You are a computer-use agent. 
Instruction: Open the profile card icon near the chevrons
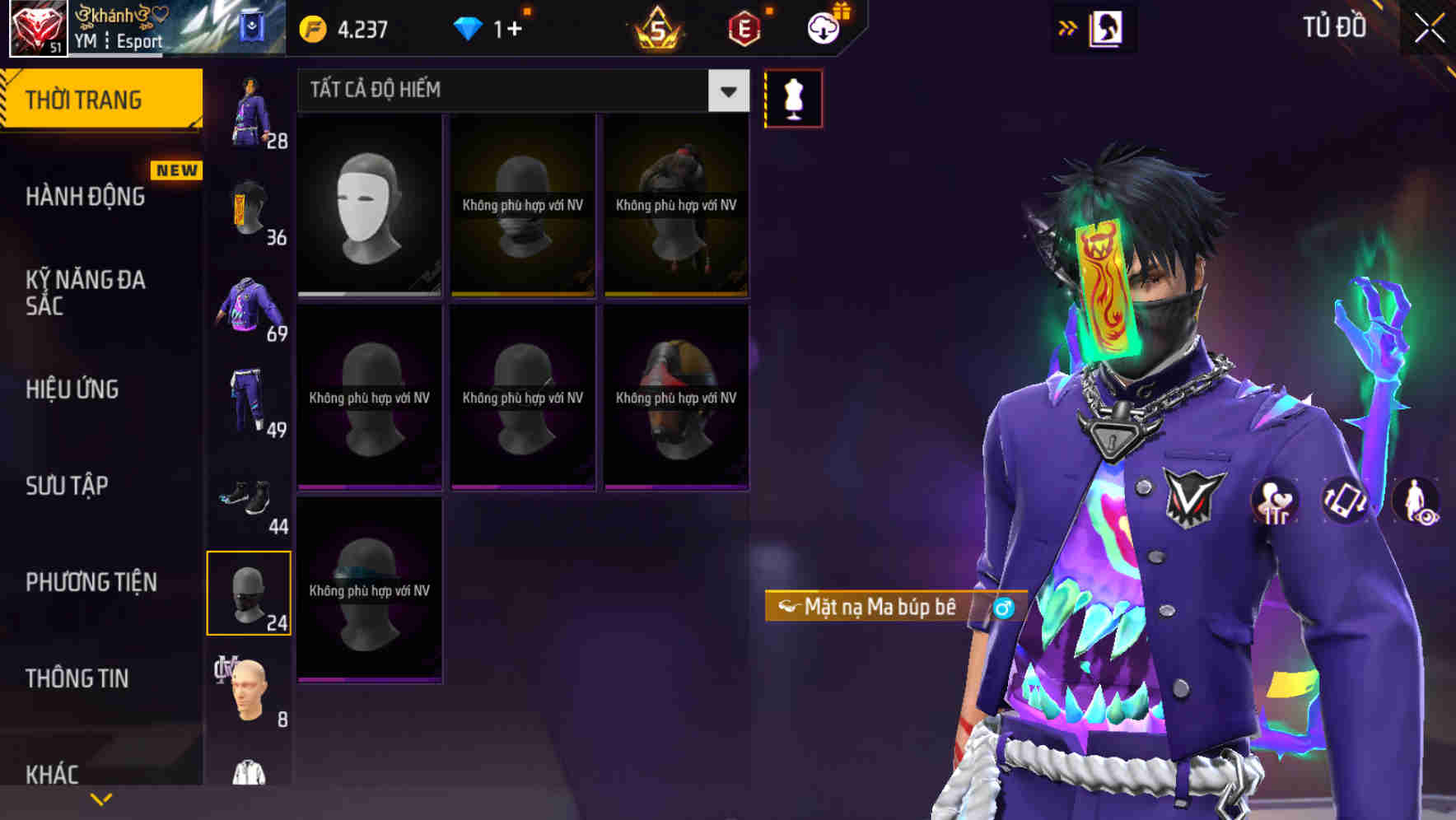pos(1104,27)
